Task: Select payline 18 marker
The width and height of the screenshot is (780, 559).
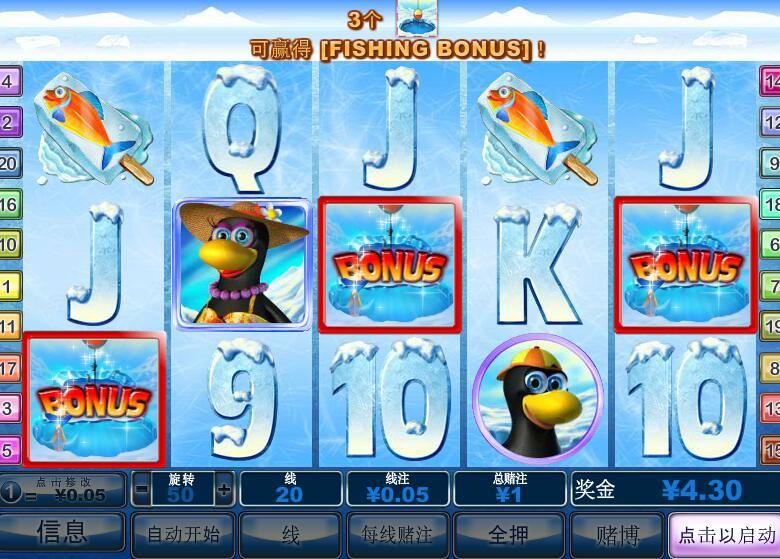Action: (771, 204)
